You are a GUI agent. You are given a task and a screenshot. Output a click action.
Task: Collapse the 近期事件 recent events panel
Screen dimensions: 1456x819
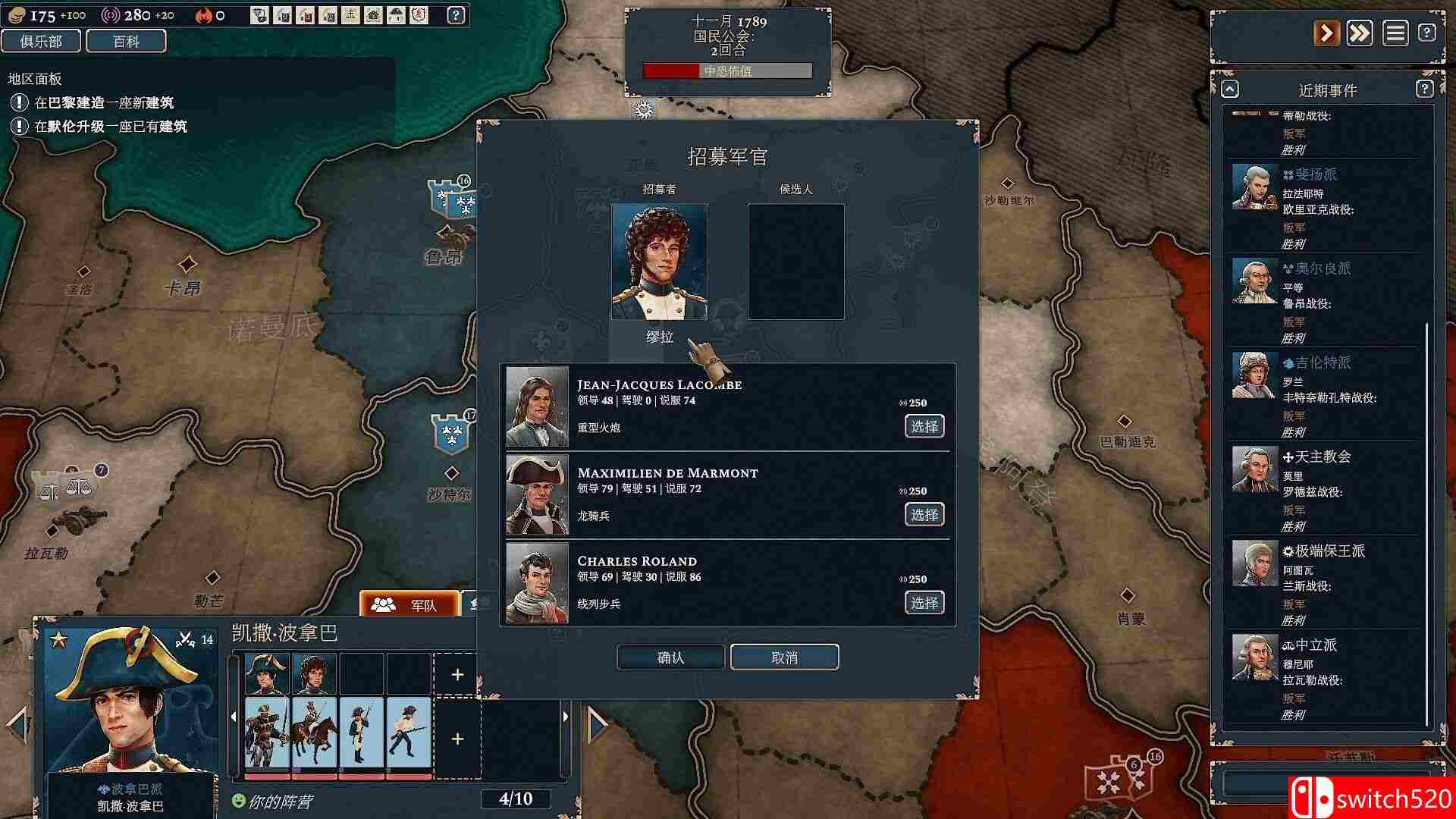(1229, 89)
